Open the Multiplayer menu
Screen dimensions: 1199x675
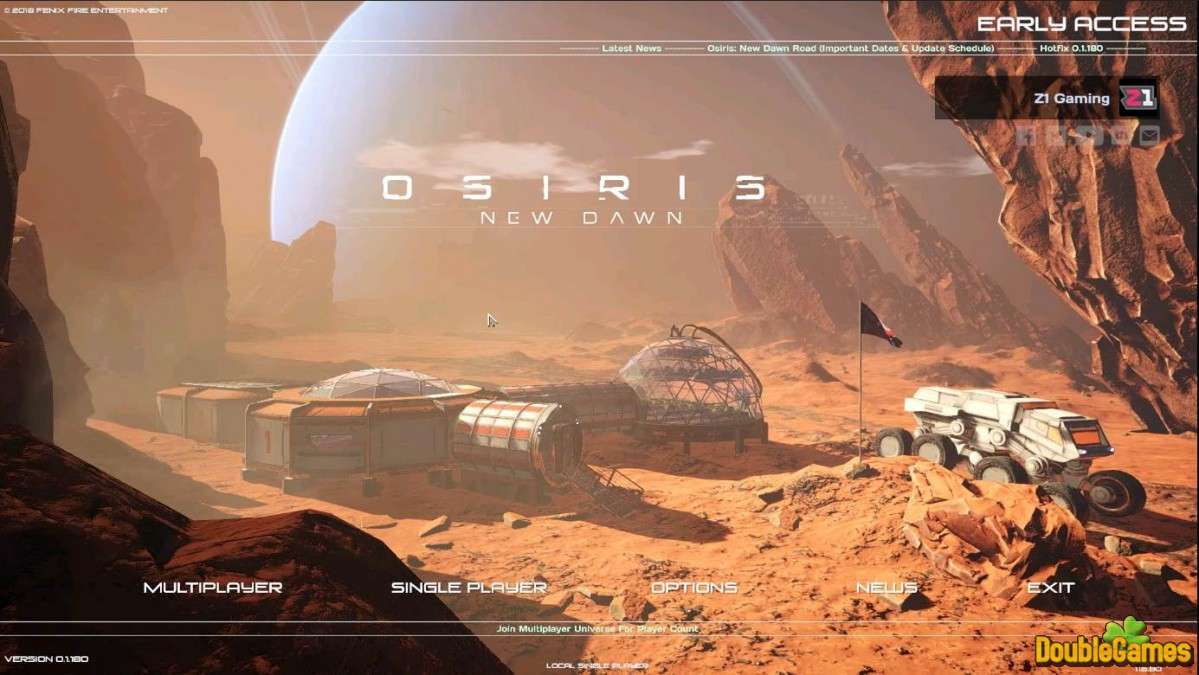pos(213,588)
